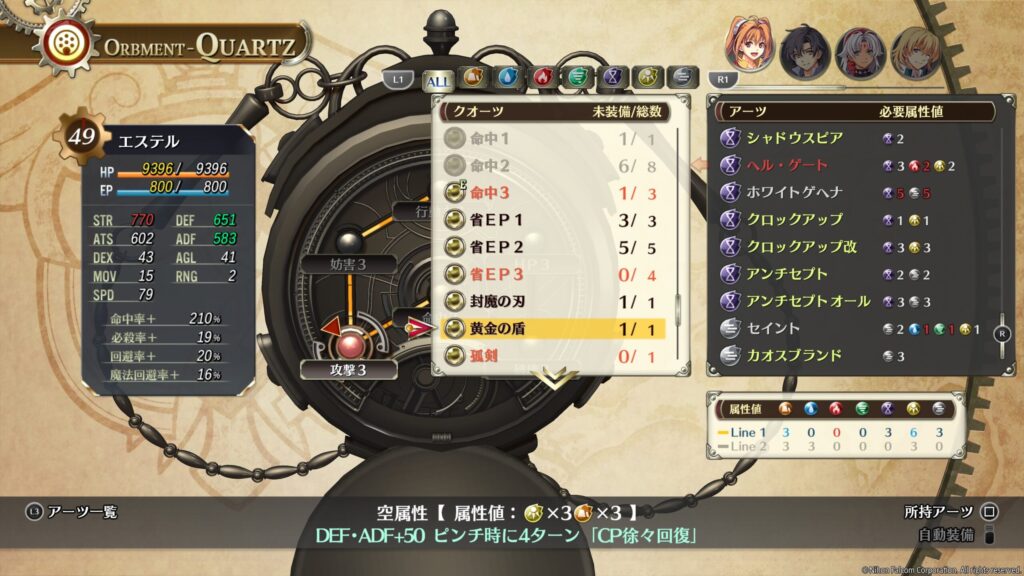Select the ALL quartz filter tab
1024x576 pixels.
437,79
